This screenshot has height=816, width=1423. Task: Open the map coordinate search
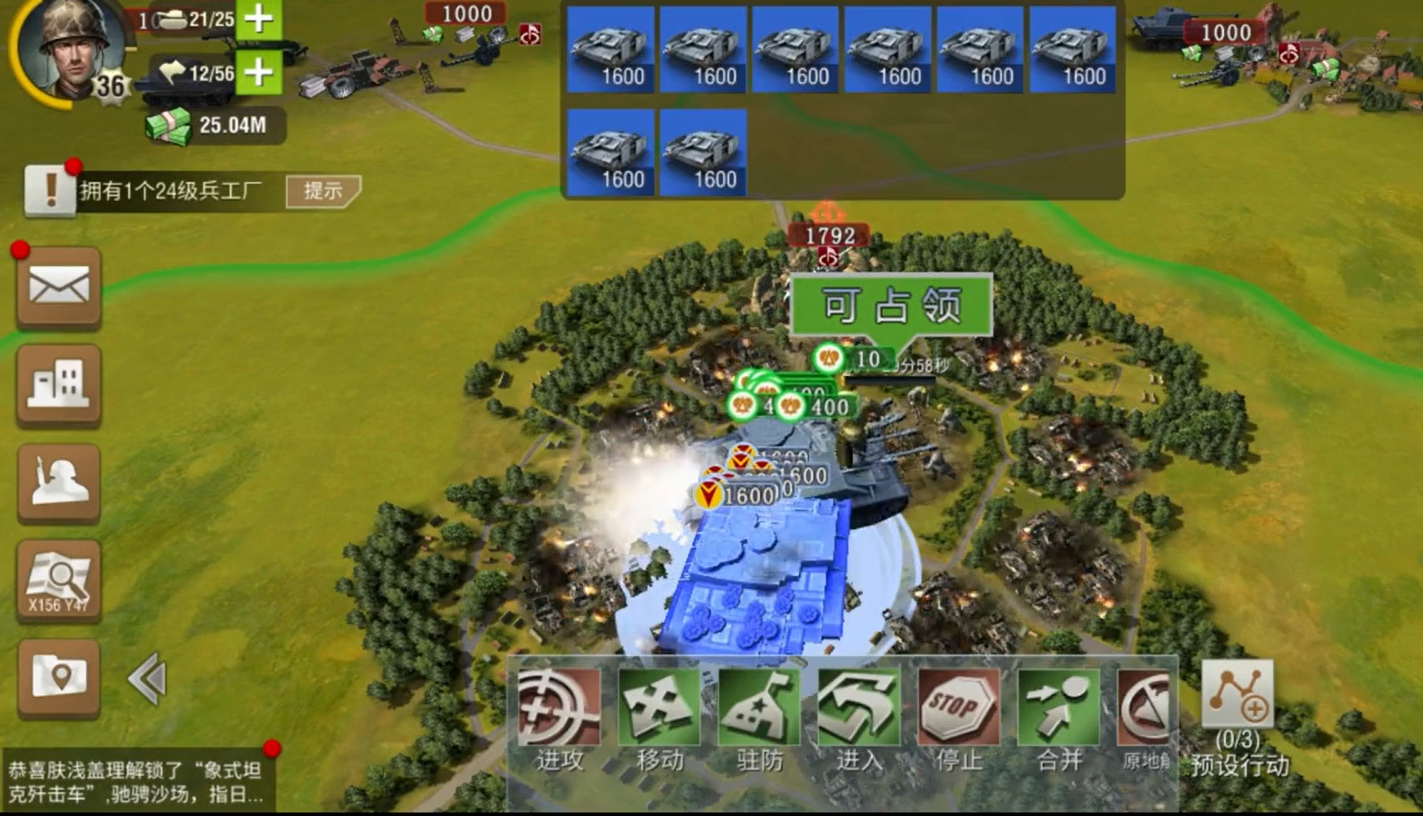(59, 580)
